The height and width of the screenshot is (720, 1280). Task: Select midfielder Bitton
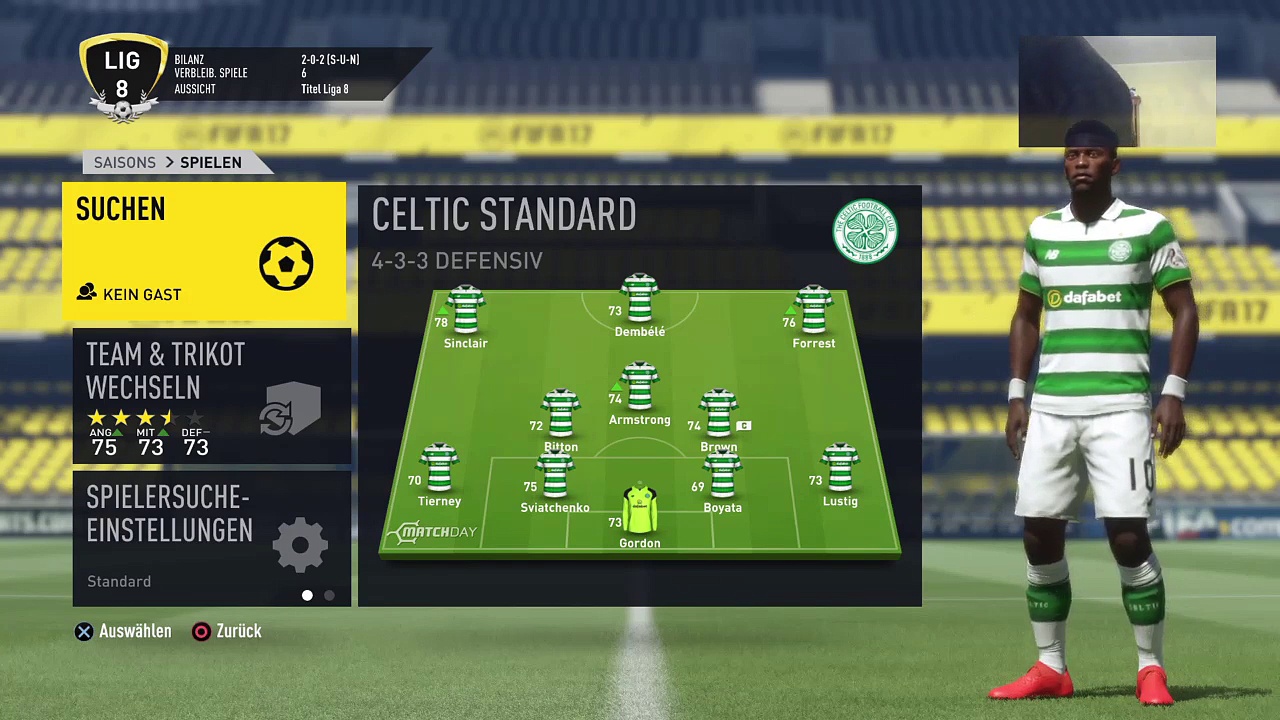(560, 416)
